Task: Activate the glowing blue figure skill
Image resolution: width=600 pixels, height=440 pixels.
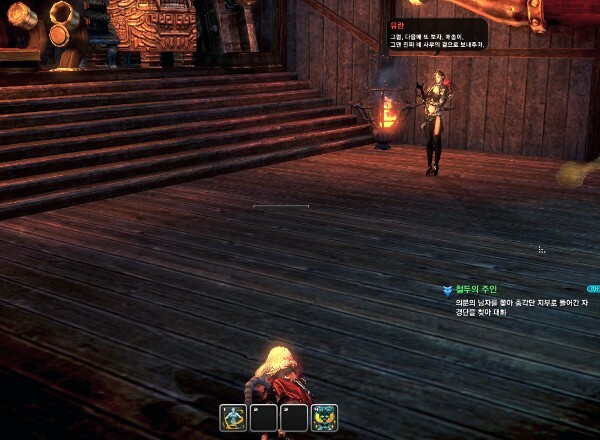Action: coord(235,418)
